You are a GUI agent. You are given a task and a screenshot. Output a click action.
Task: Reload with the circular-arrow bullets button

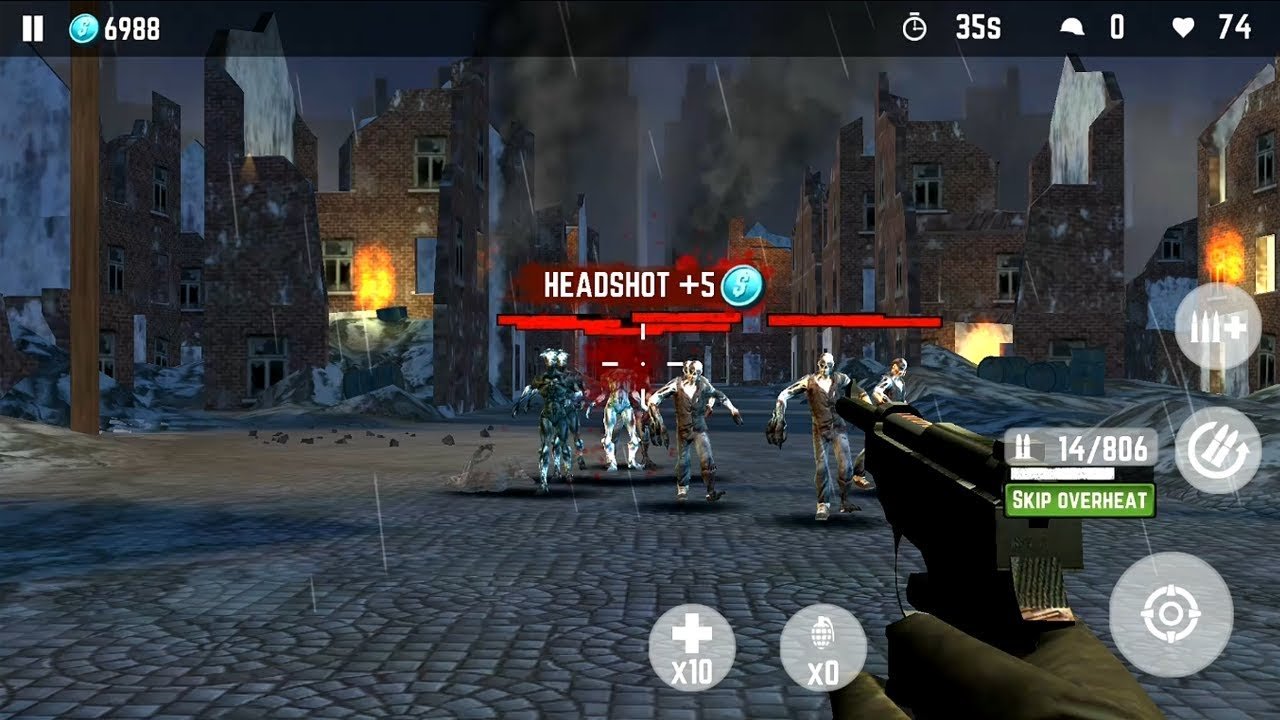[1217, 450]
